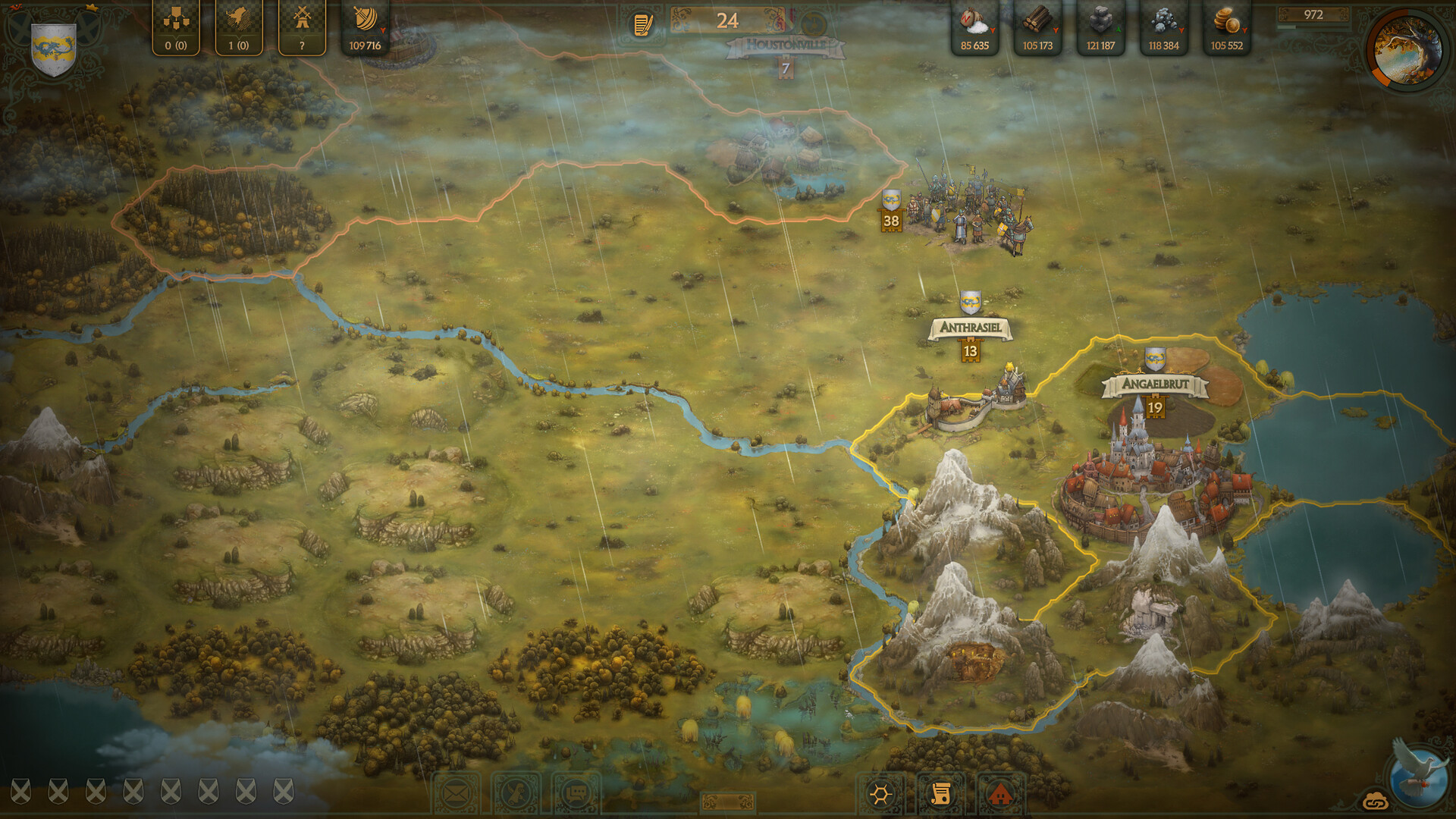Open the Angaelbrut city banner

1154,384
